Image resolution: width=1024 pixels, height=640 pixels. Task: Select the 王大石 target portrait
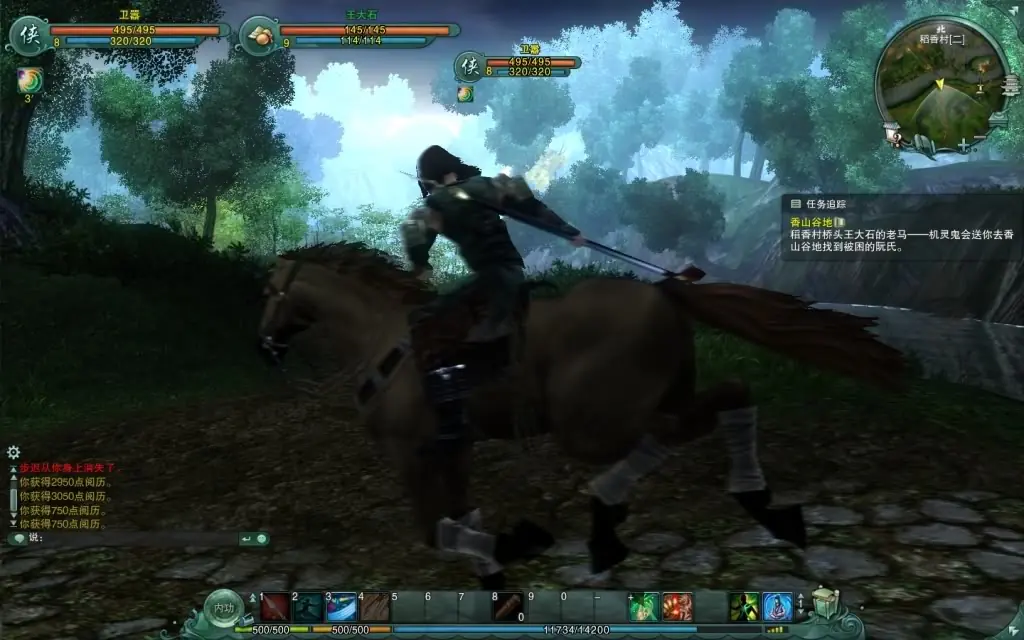pyautogui.click(x=258, y=36)
